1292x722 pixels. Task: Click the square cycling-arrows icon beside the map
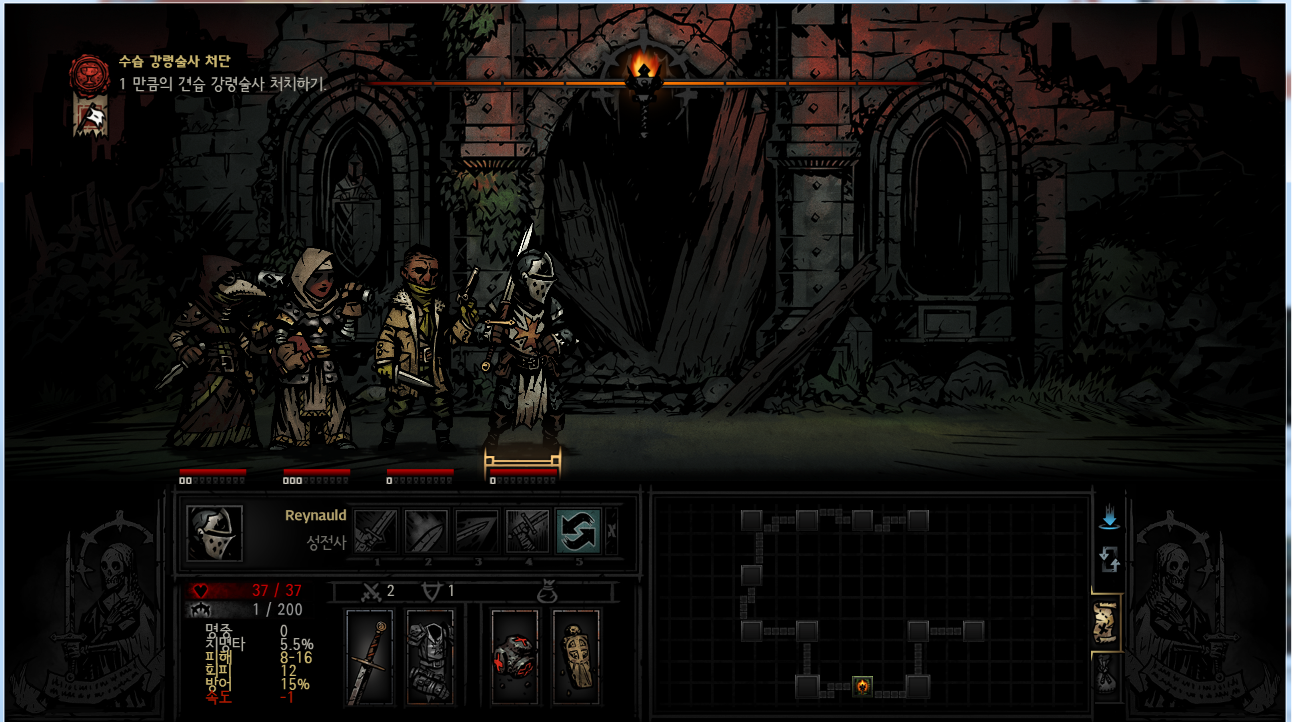coord(1109,559)
